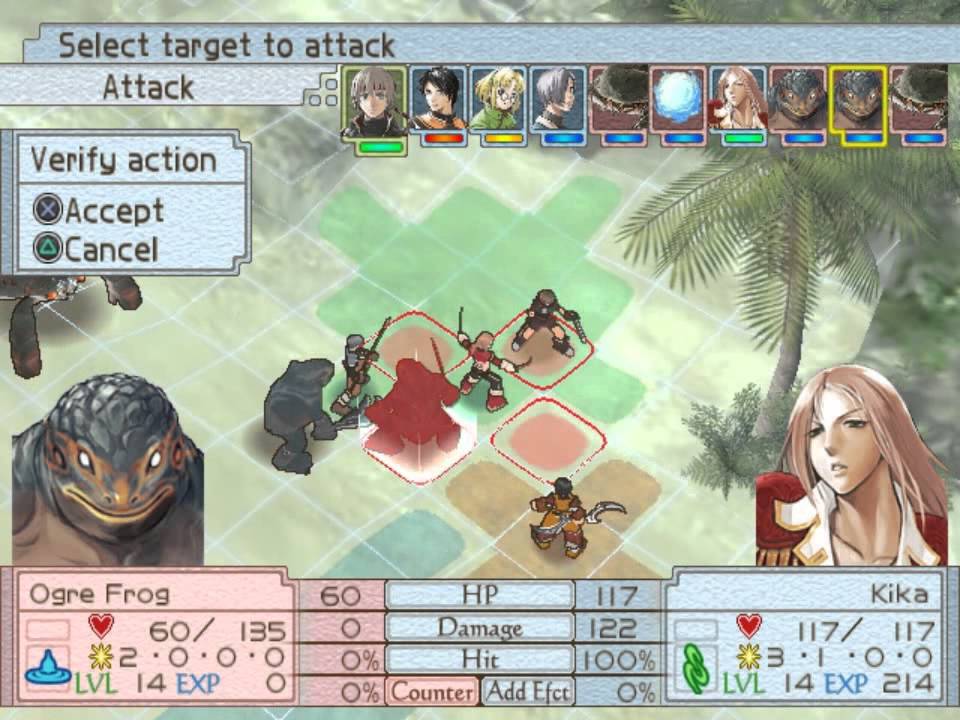
Task: Pick the blonde girl with glasses portrait
Action: [x=497, y=101]
